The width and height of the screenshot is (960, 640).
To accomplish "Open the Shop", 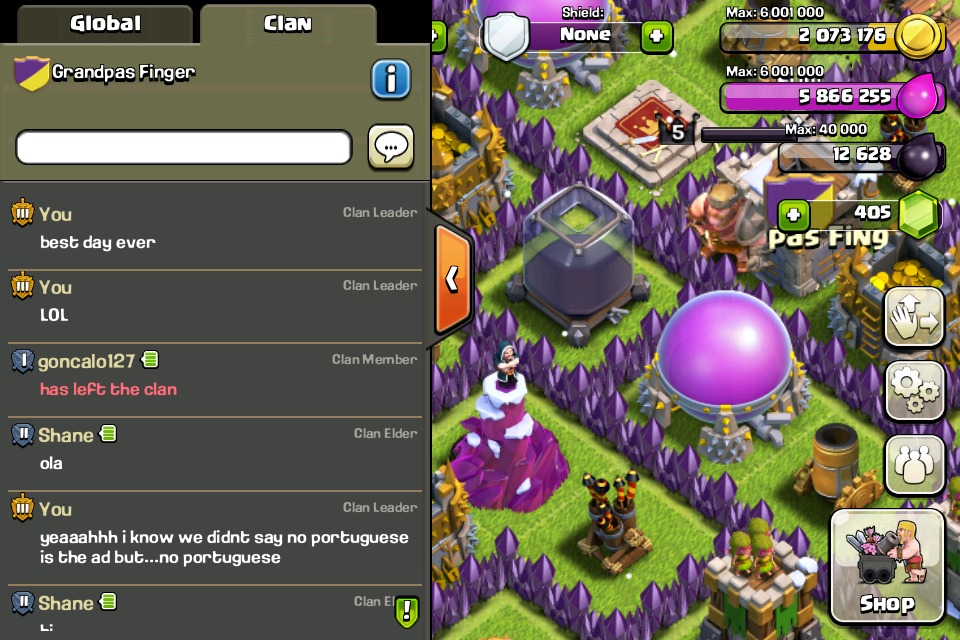I will [x=887, y=565].
